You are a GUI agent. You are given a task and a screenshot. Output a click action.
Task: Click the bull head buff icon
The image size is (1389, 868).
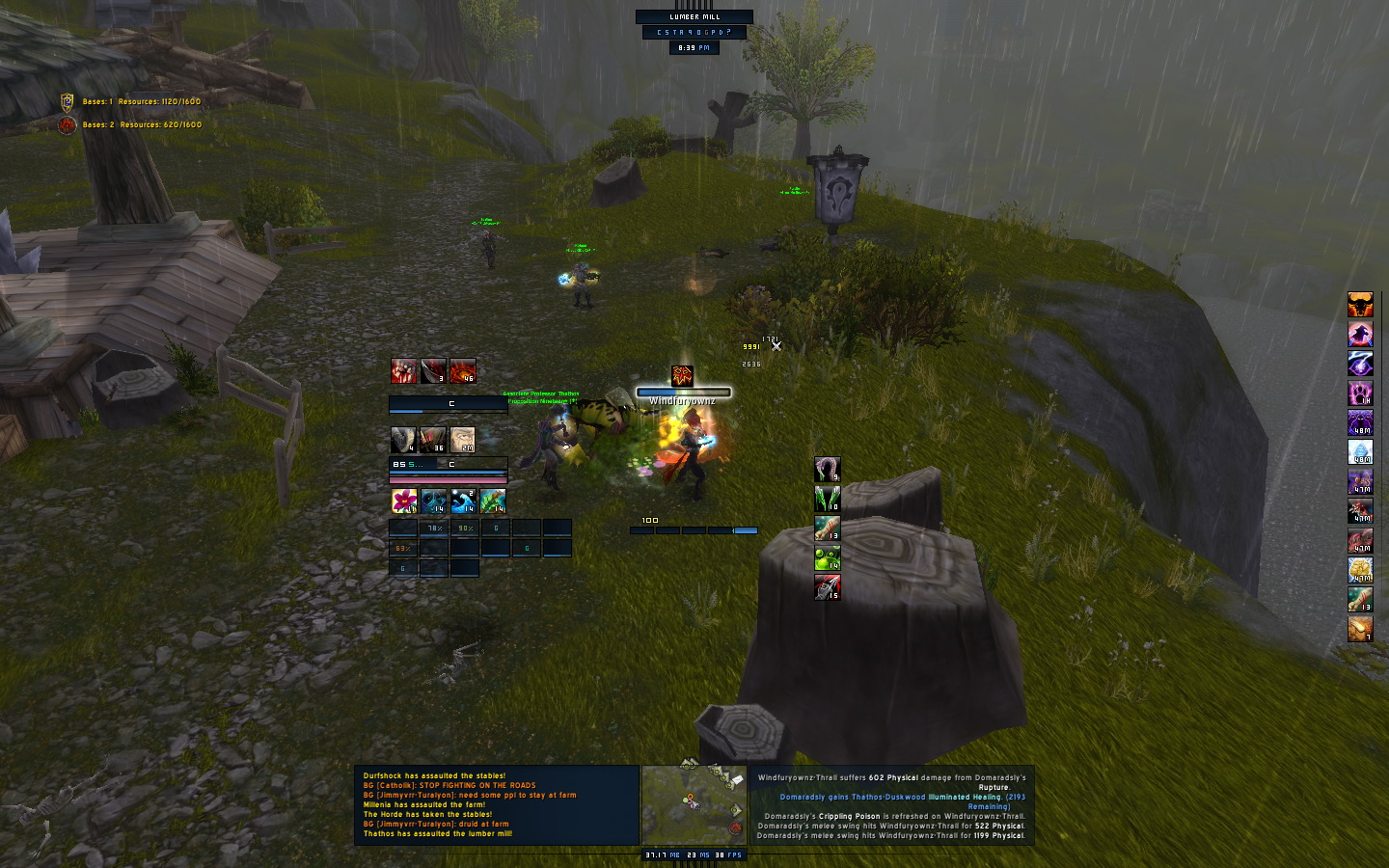(x=1360, y=305)
